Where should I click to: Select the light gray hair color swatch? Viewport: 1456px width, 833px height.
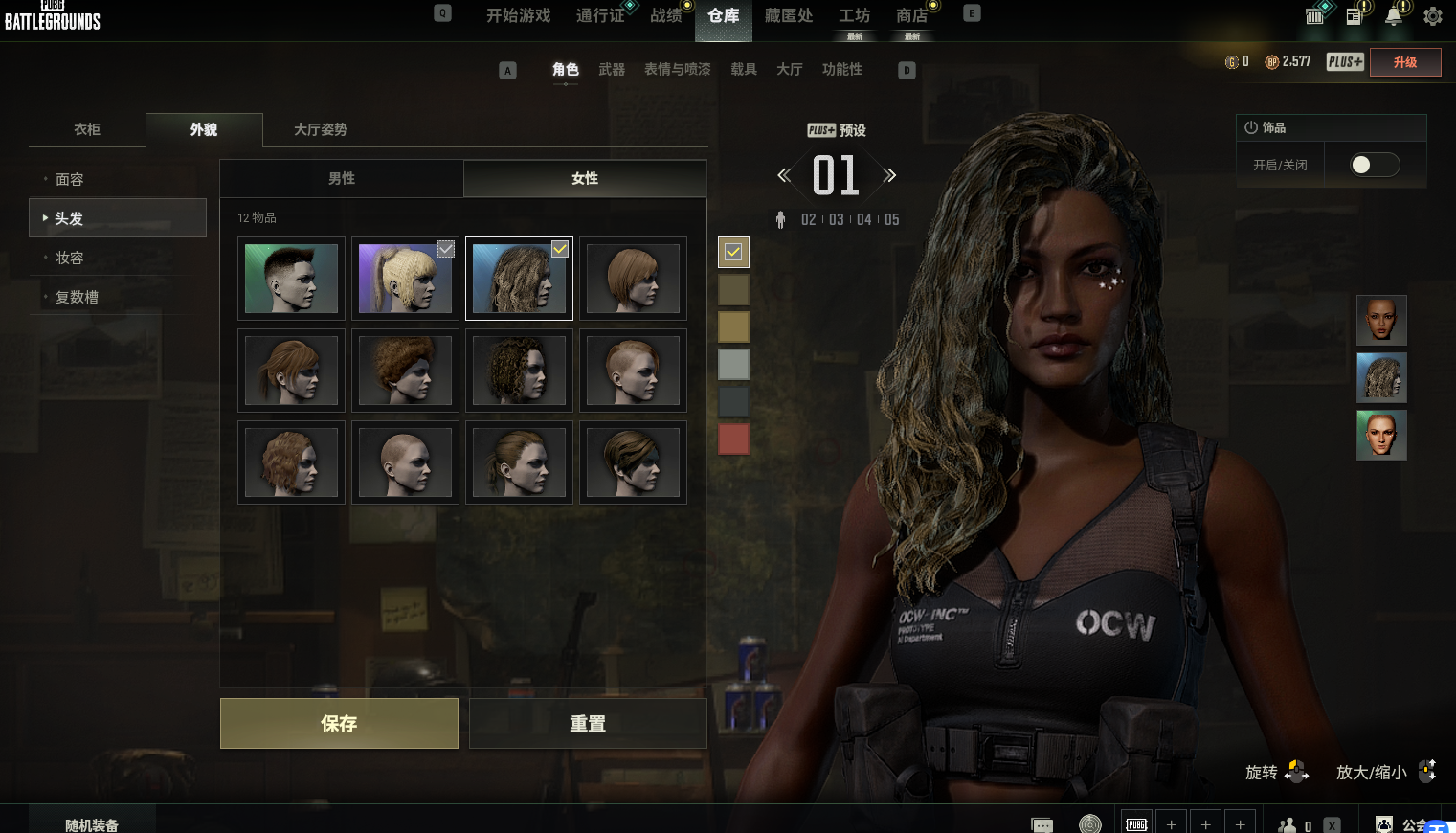click(x=733, y=364)
